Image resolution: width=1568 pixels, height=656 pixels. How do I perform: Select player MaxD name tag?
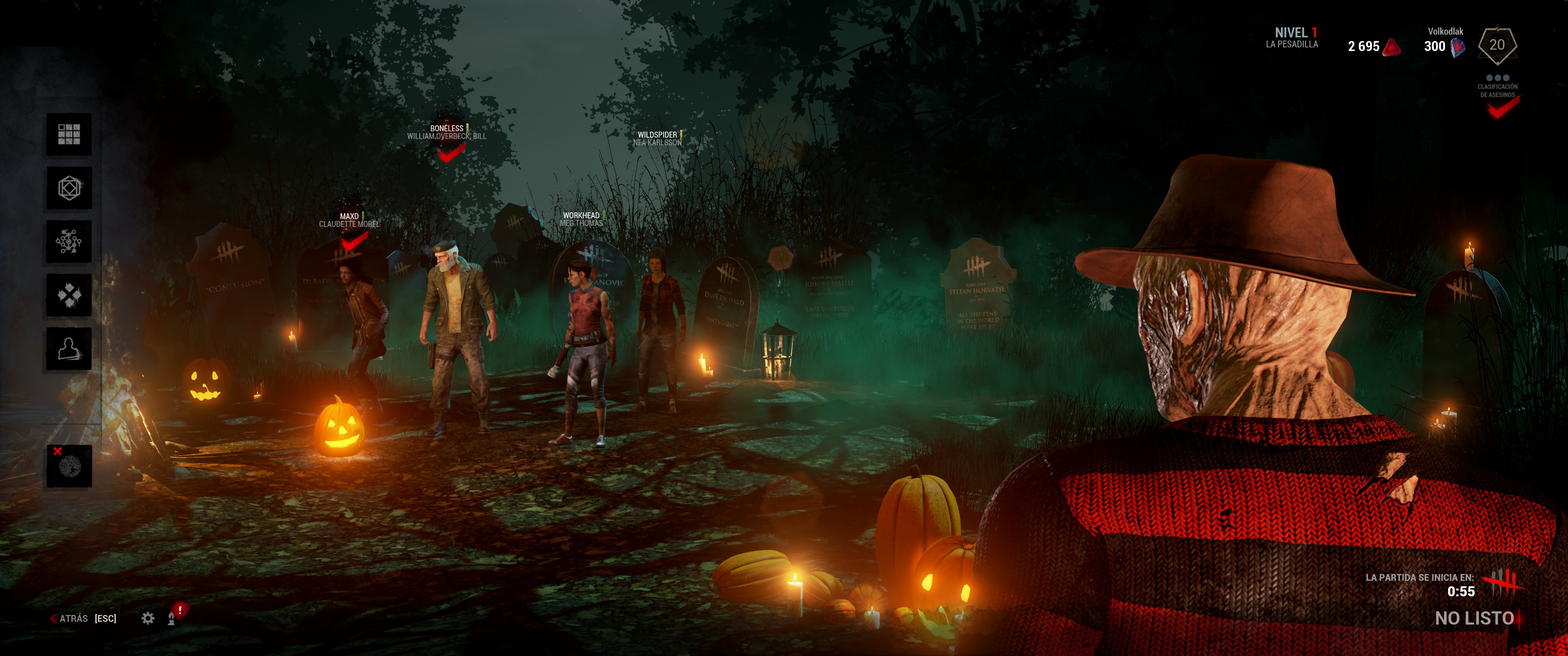click(x=350, y=216)
